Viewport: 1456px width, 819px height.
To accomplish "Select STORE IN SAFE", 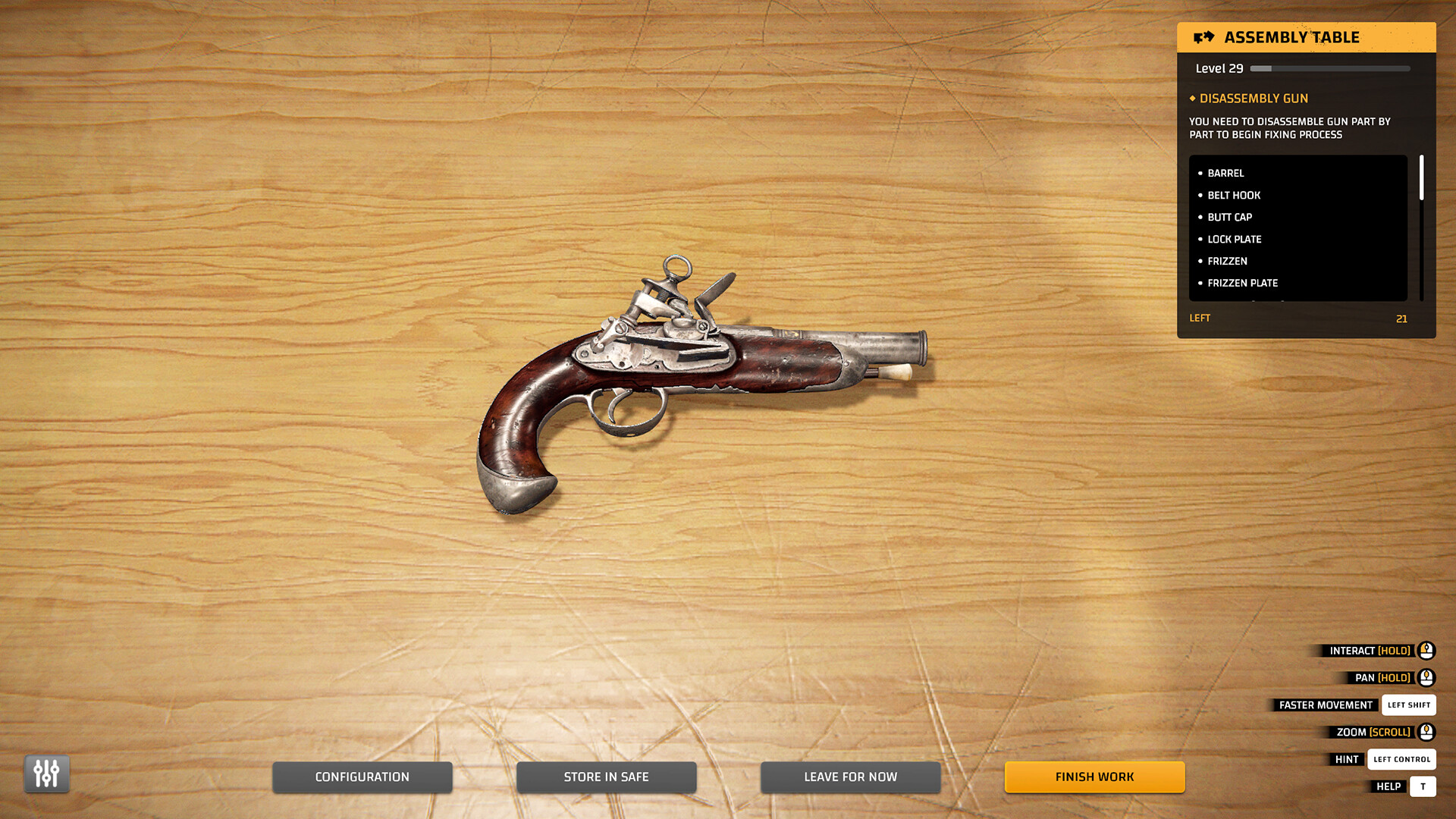I will 607,777.
